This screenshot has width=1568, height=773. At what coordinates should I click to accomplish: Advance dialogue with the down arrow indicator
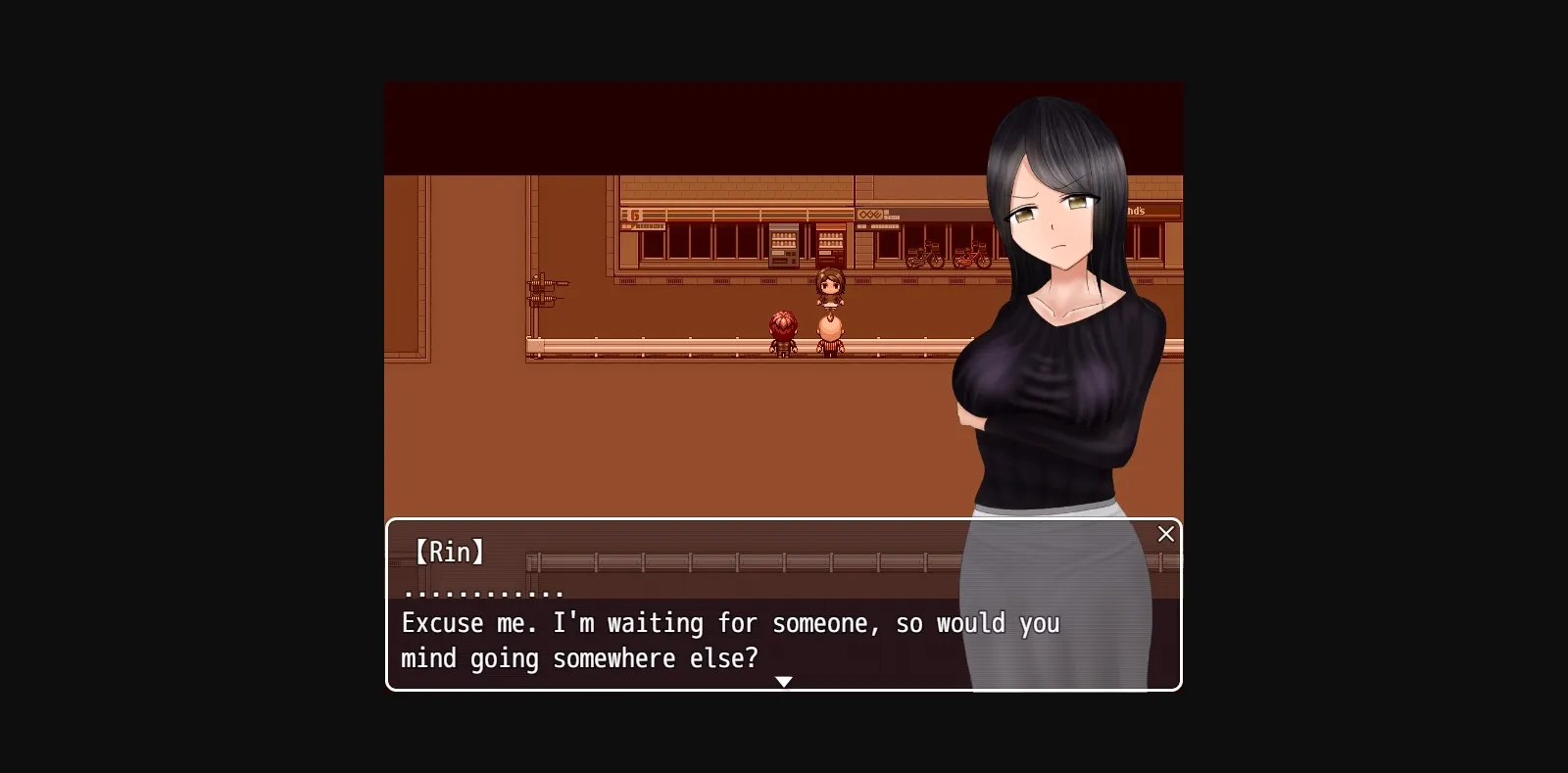pyautogui.click(x=784, y=681)
